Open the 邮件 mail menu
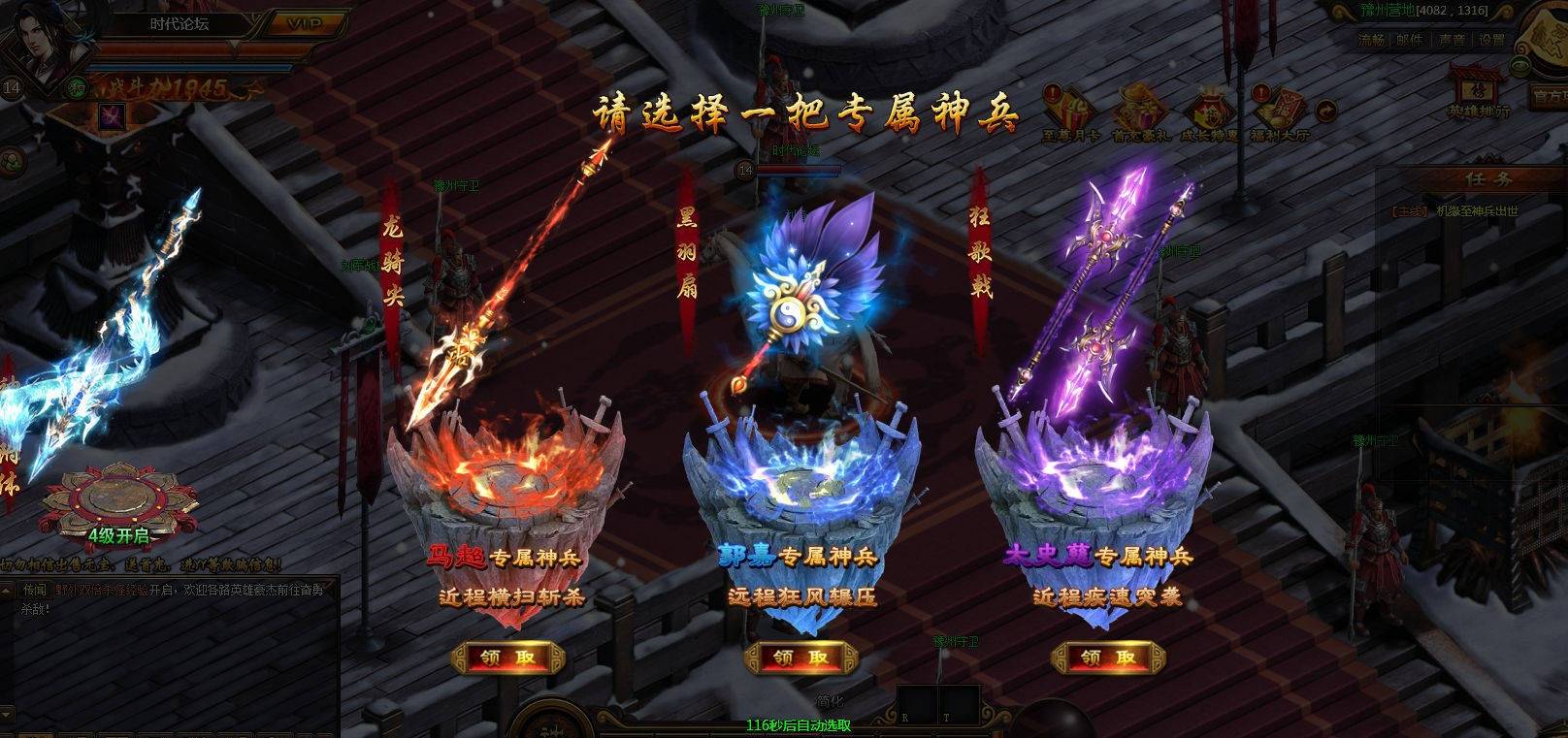 coord(1409,39)
